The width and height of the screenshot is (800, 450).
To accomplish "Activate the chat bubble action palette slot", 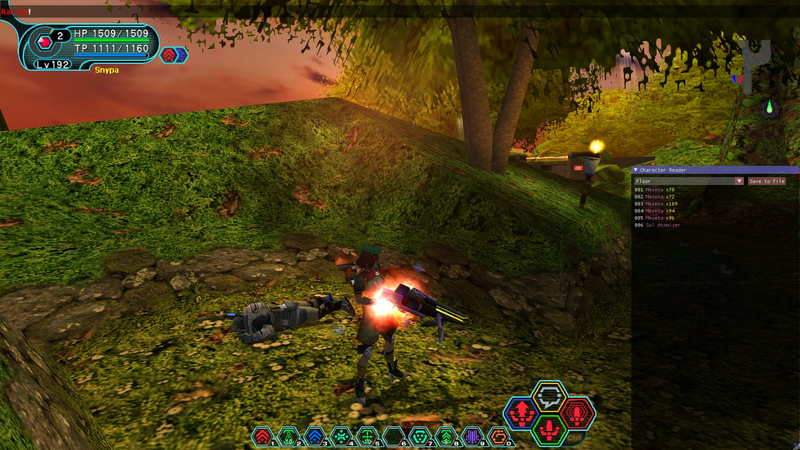I will pos(549,396).
